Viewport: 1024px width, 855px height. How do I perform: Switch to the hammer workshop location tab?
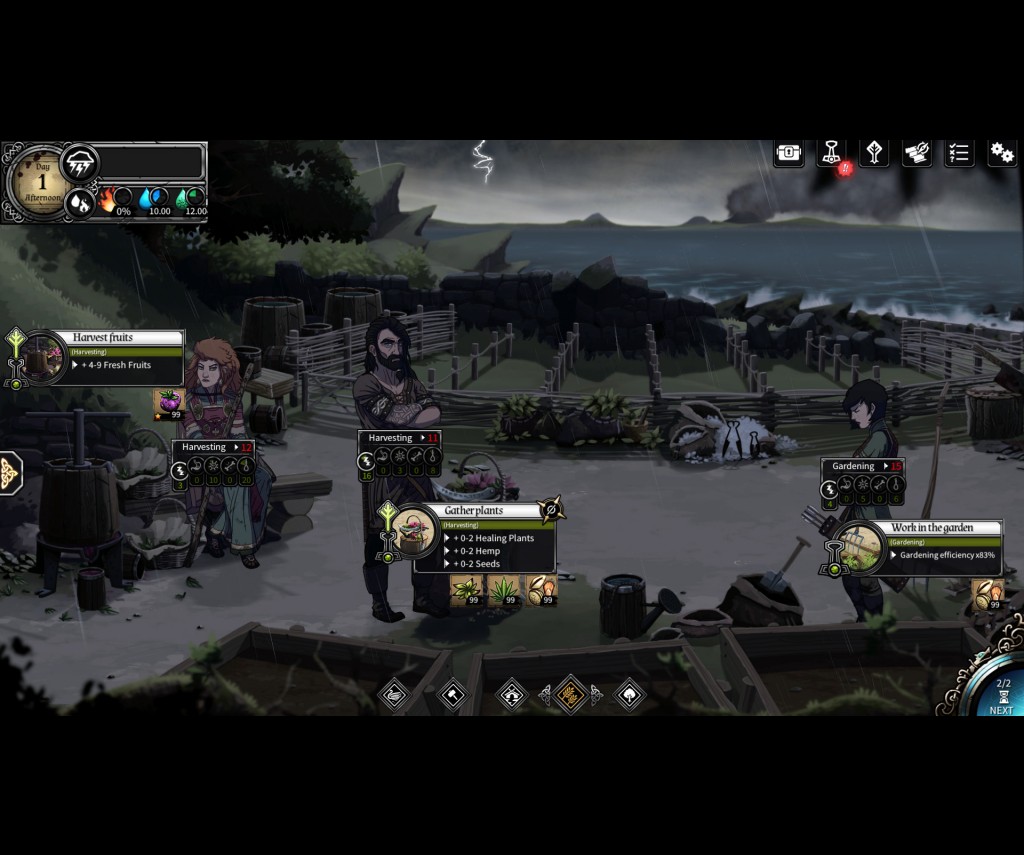pos(453,694)
